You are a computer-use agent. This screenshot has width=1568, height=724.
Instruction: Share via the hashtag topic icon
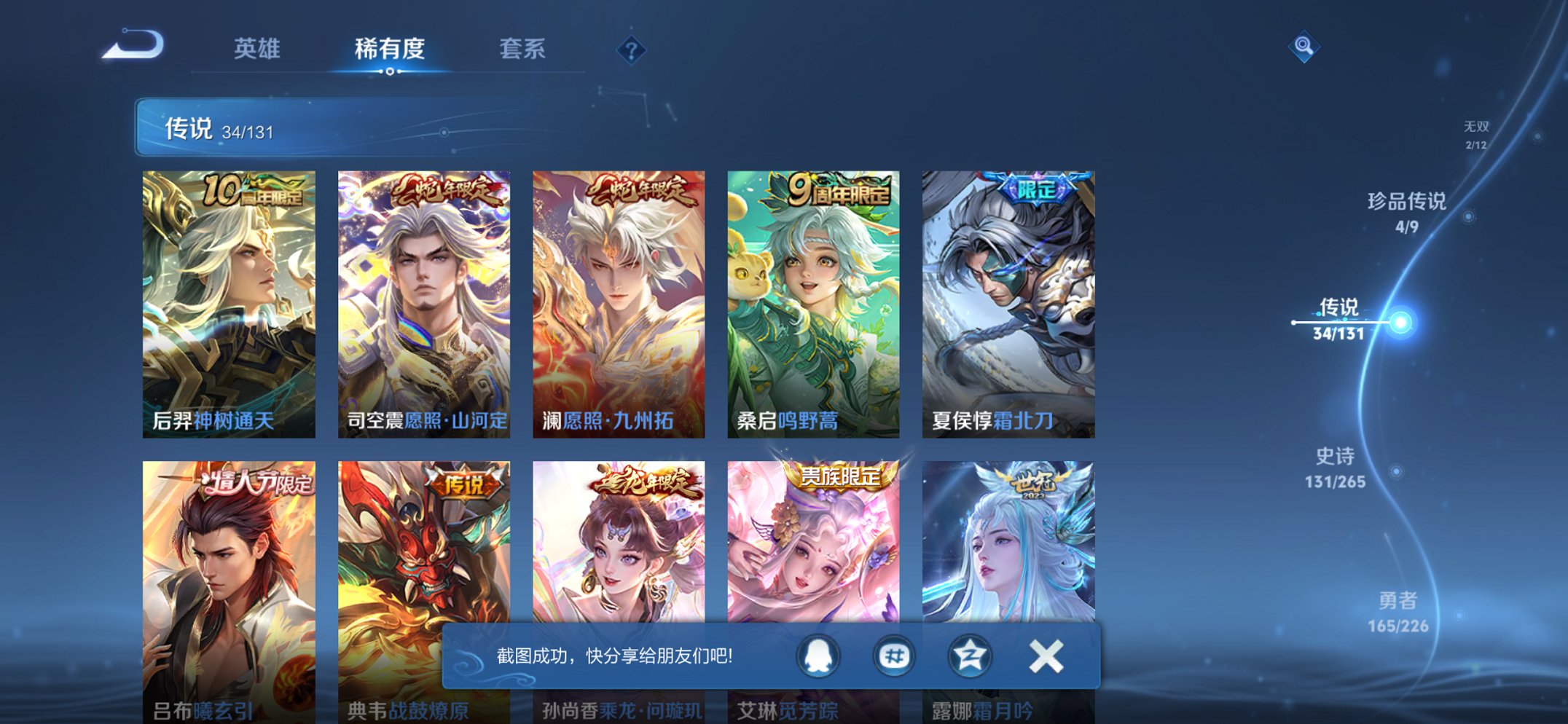tap(895, 655)
